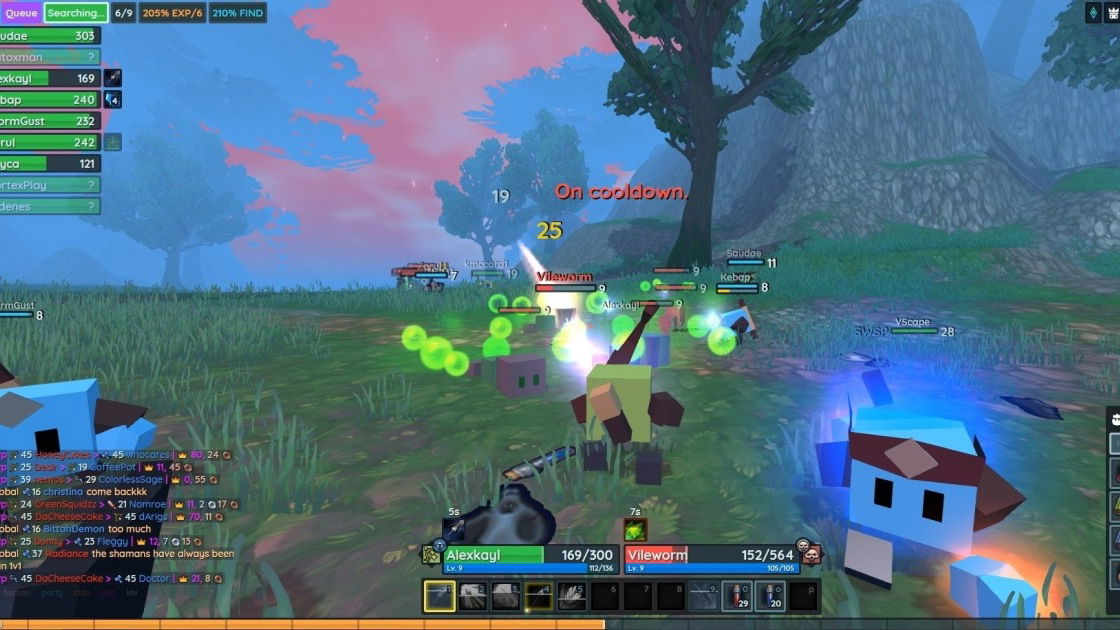1120x630 pixels.
Task: Trigger the ability in slot 3
Action: coord(506,596)
